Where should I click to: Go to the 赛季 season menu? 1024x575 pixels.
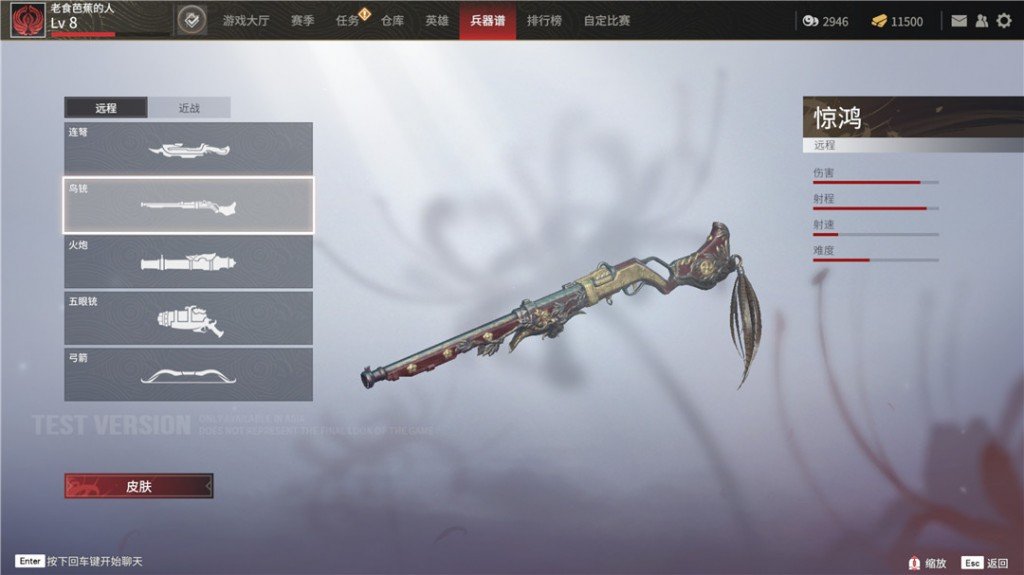pyautogui.click(x=303, y=20)
